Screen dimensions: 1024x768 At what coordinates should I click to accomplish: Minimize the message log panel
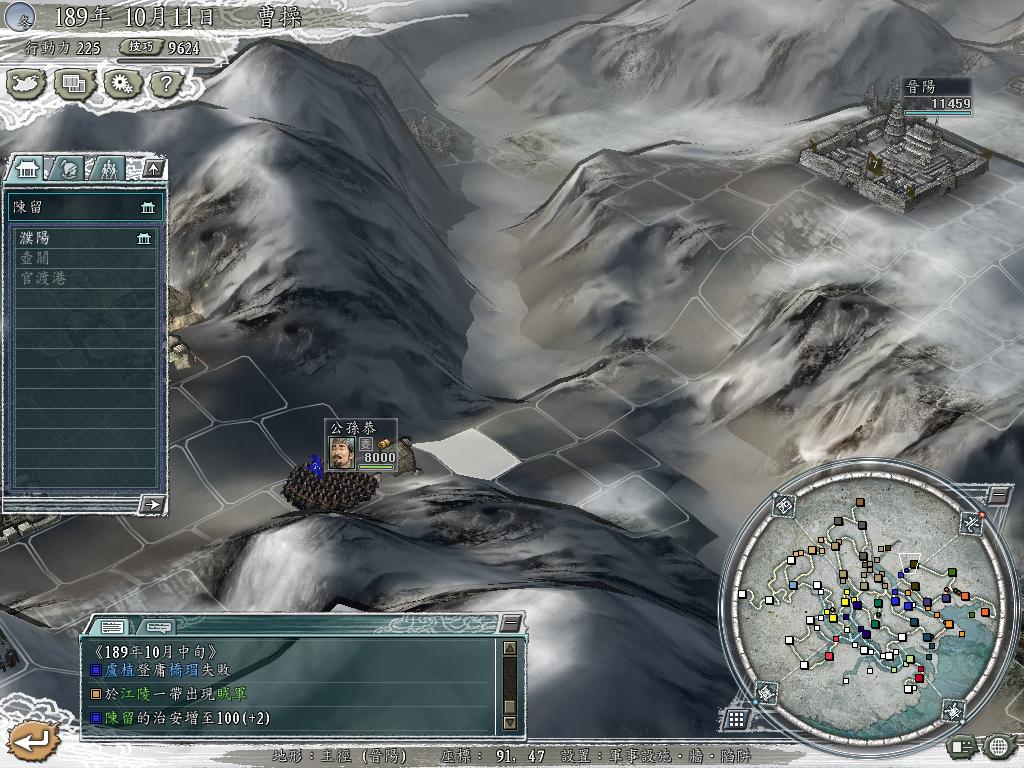click(x=511, y=624)
